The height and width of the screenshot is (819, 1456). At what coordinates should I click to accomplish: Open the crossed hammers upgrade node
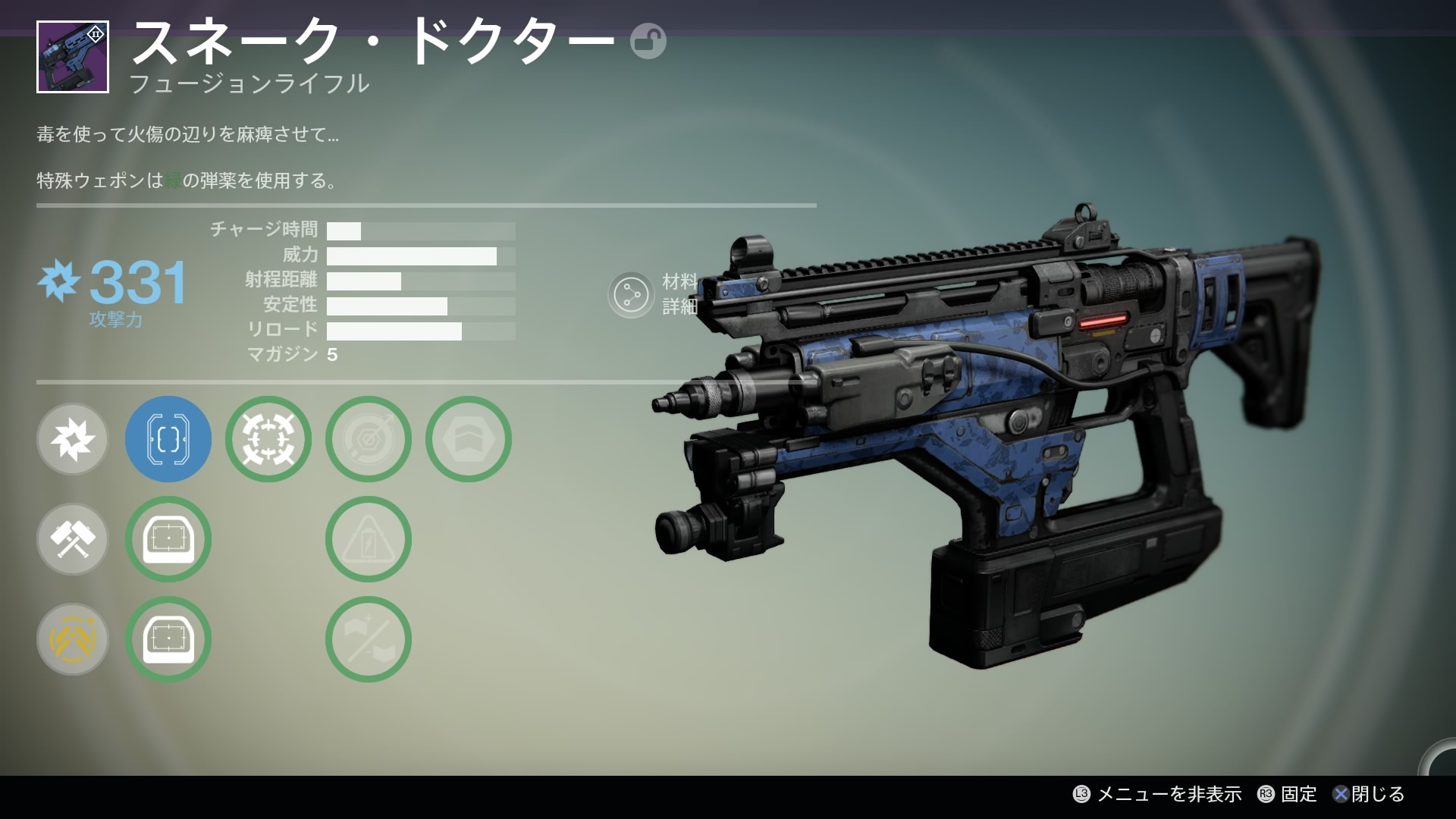click(73, 539)
